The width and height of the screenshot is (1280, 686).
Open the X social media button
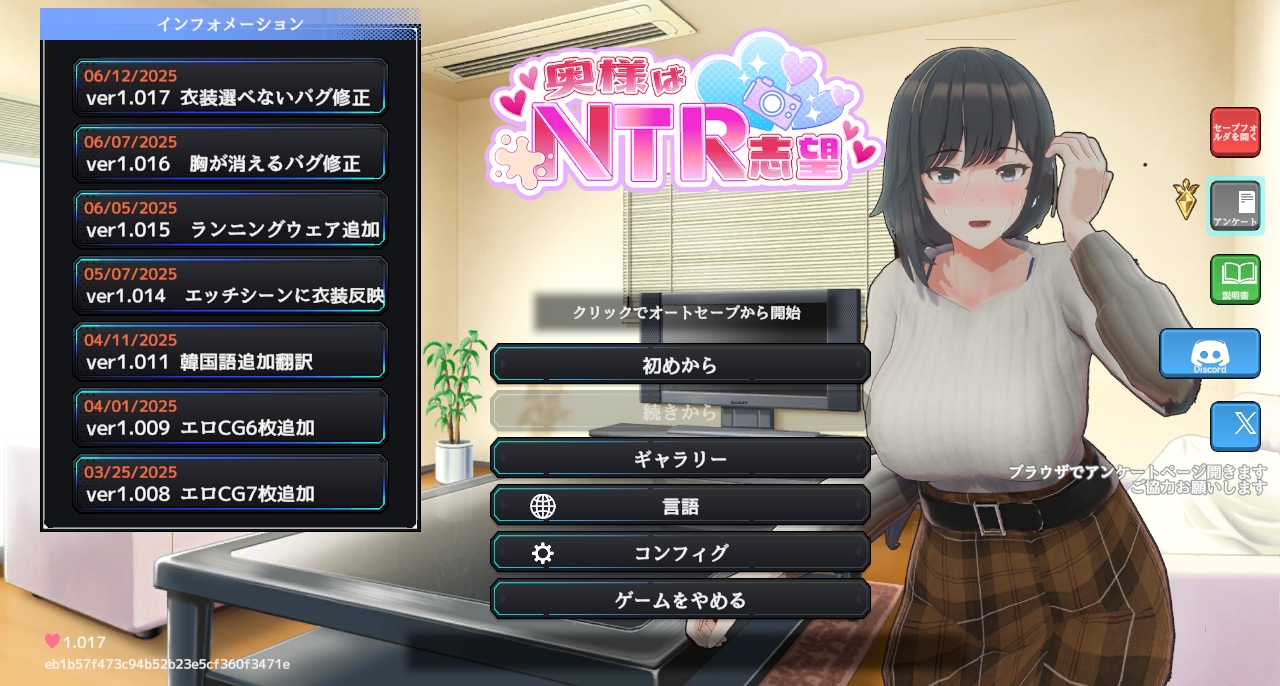click(x=1235, y=426)
